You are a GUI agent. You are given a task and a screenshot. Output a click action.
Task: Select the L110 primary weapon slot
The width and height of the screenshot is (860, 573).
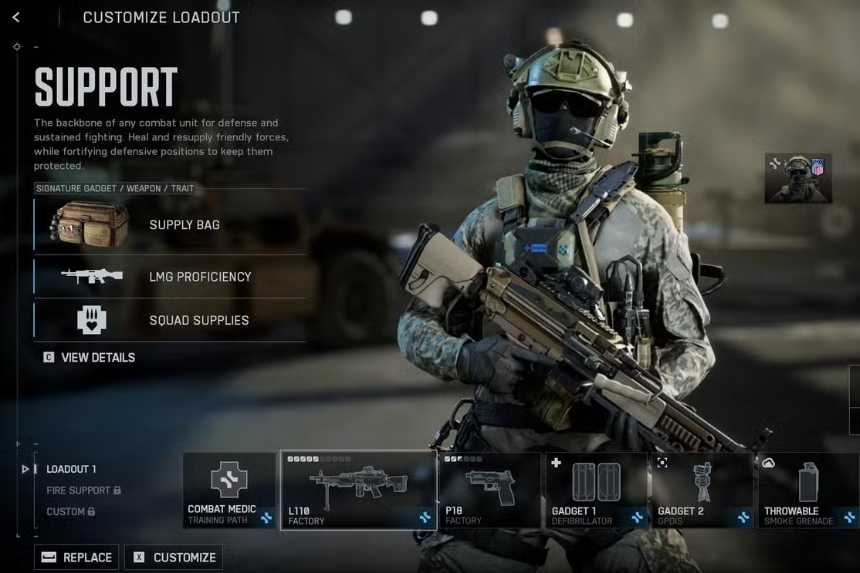[x=358, y=490]
